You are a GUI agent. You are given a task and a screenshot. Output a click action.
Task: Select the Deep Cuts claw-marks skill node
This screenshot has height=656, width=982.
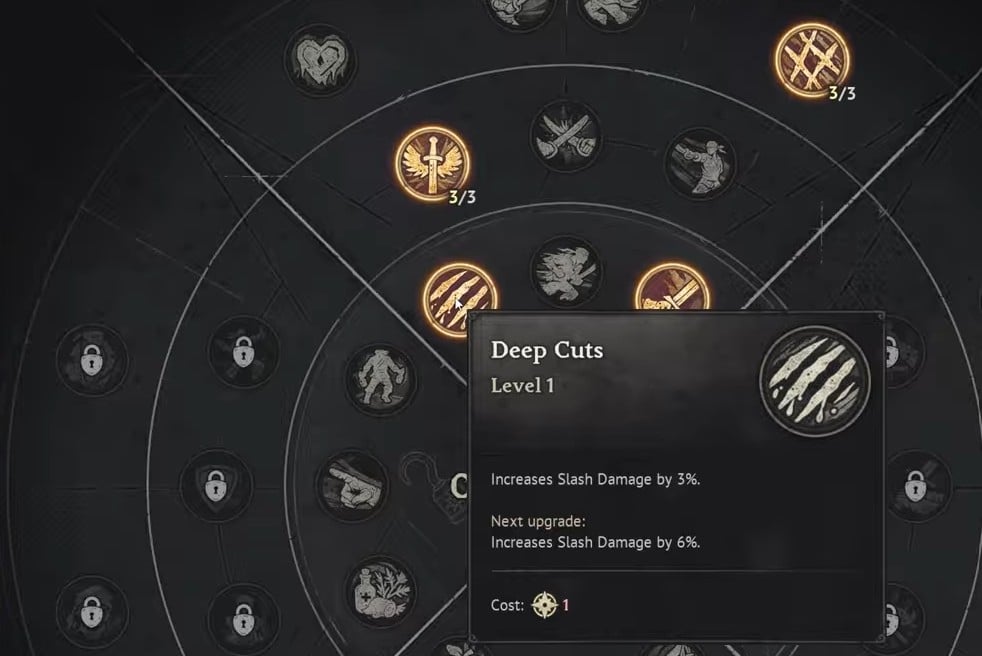click(459, 295)
